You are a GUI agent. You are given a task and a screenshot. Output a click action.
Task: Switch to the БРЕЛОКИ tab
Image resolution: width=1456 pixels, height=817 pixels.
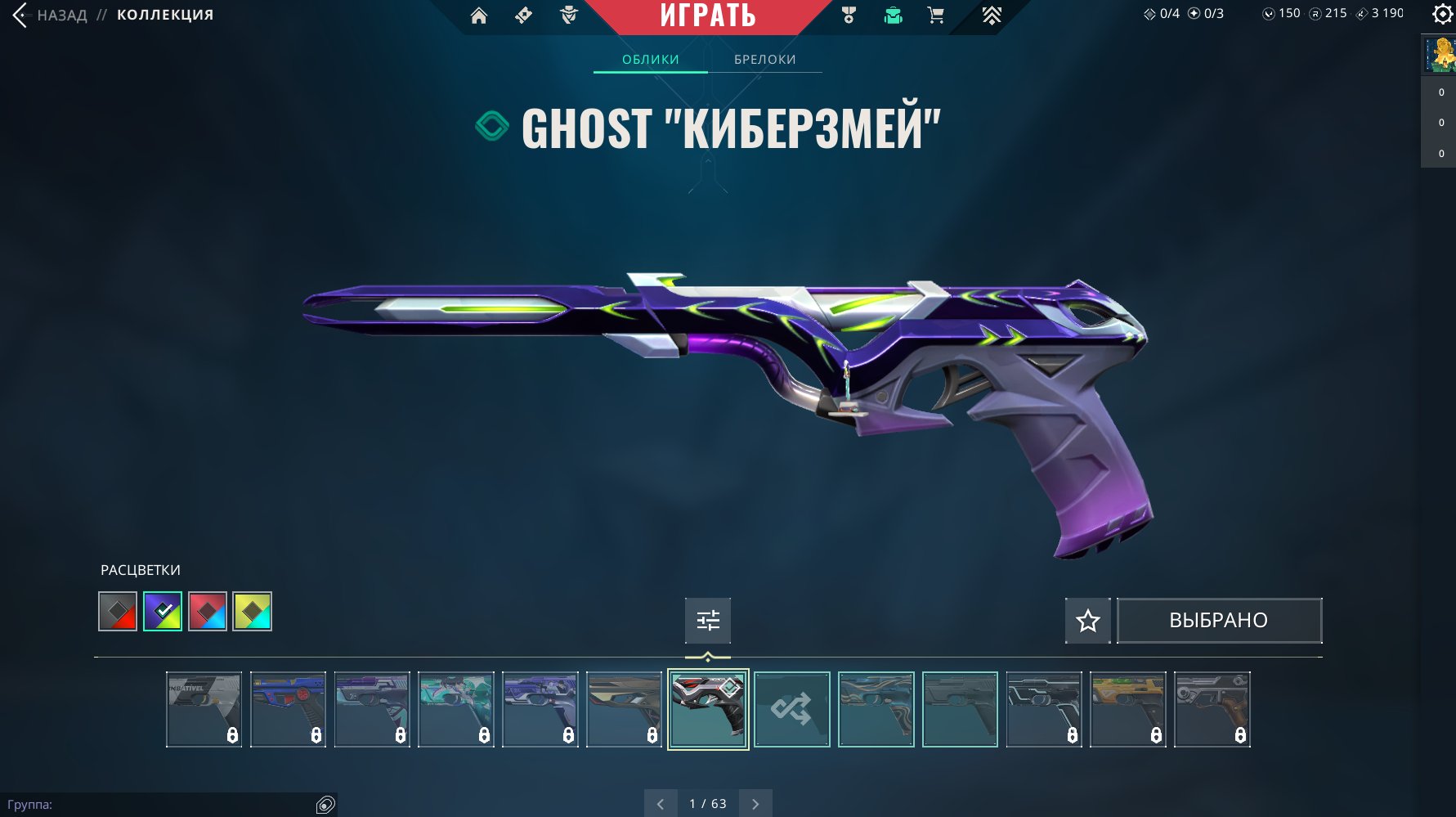(x=764, y=60)
